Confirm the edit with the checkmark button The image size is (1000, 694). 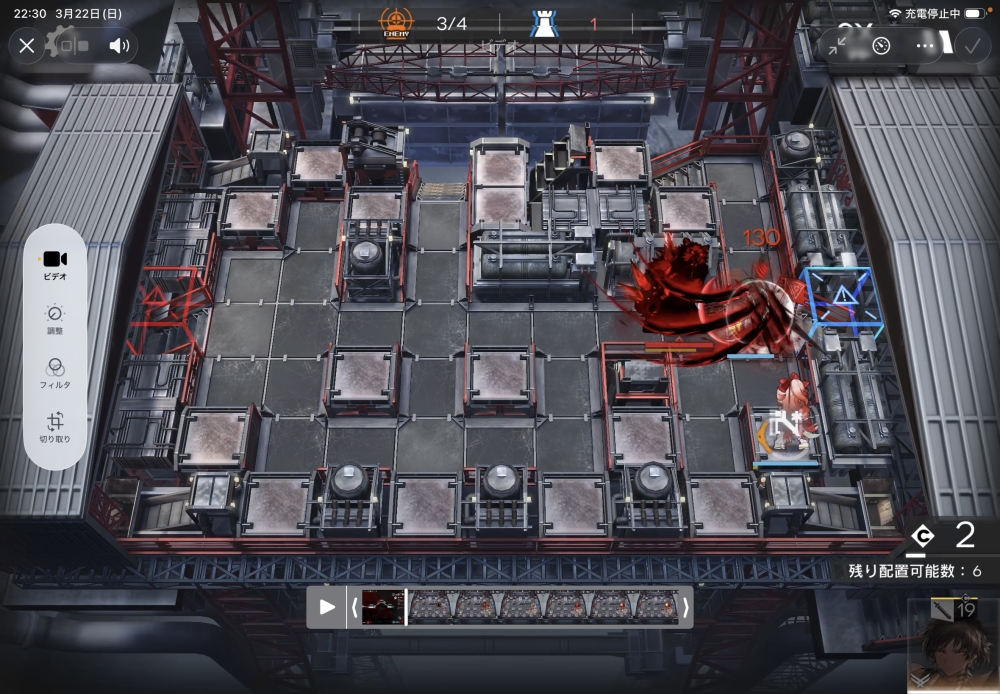(x=971, y=45)
